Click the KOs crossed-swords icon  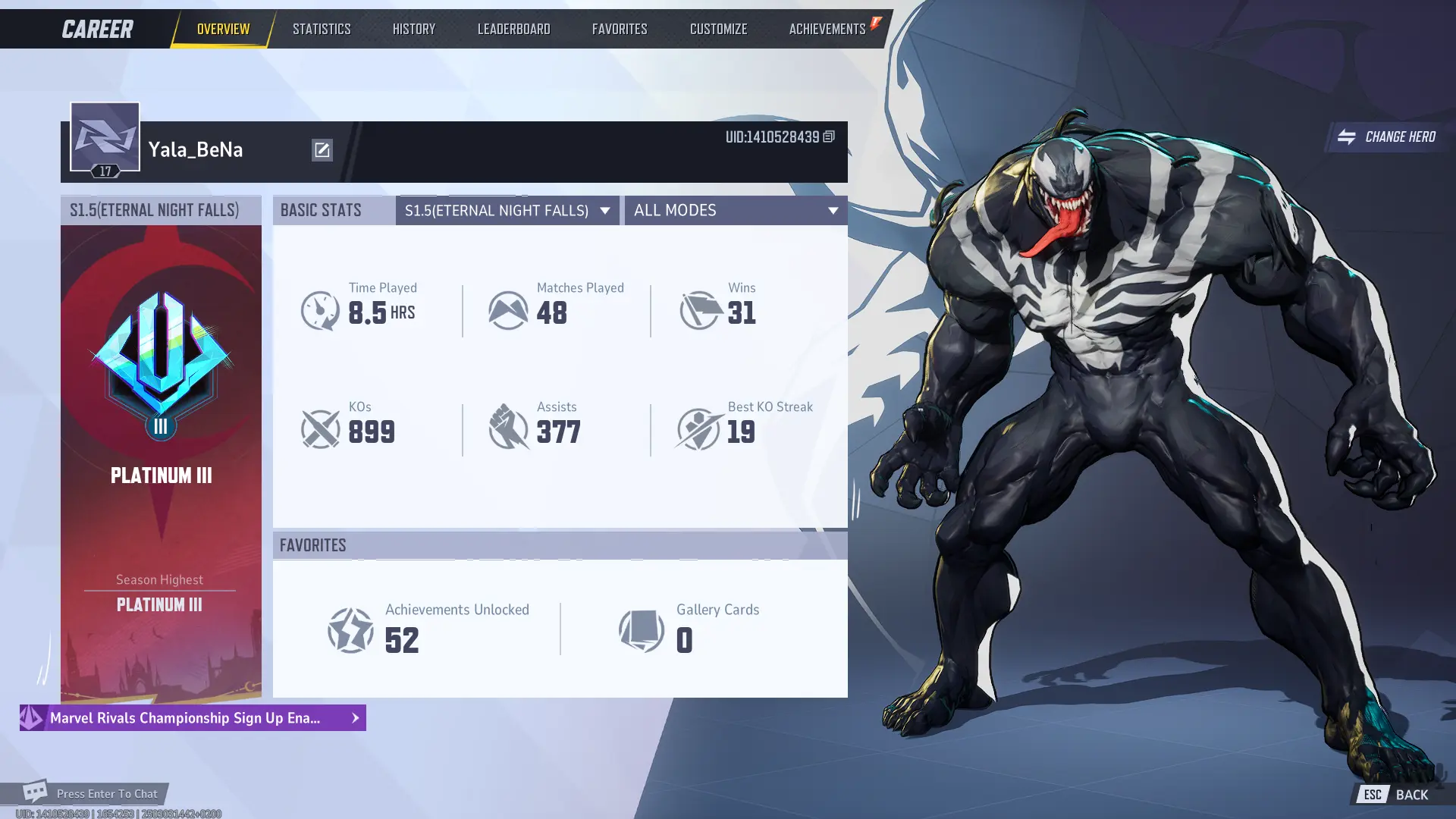pyautogui.click(x=321, y=428)
